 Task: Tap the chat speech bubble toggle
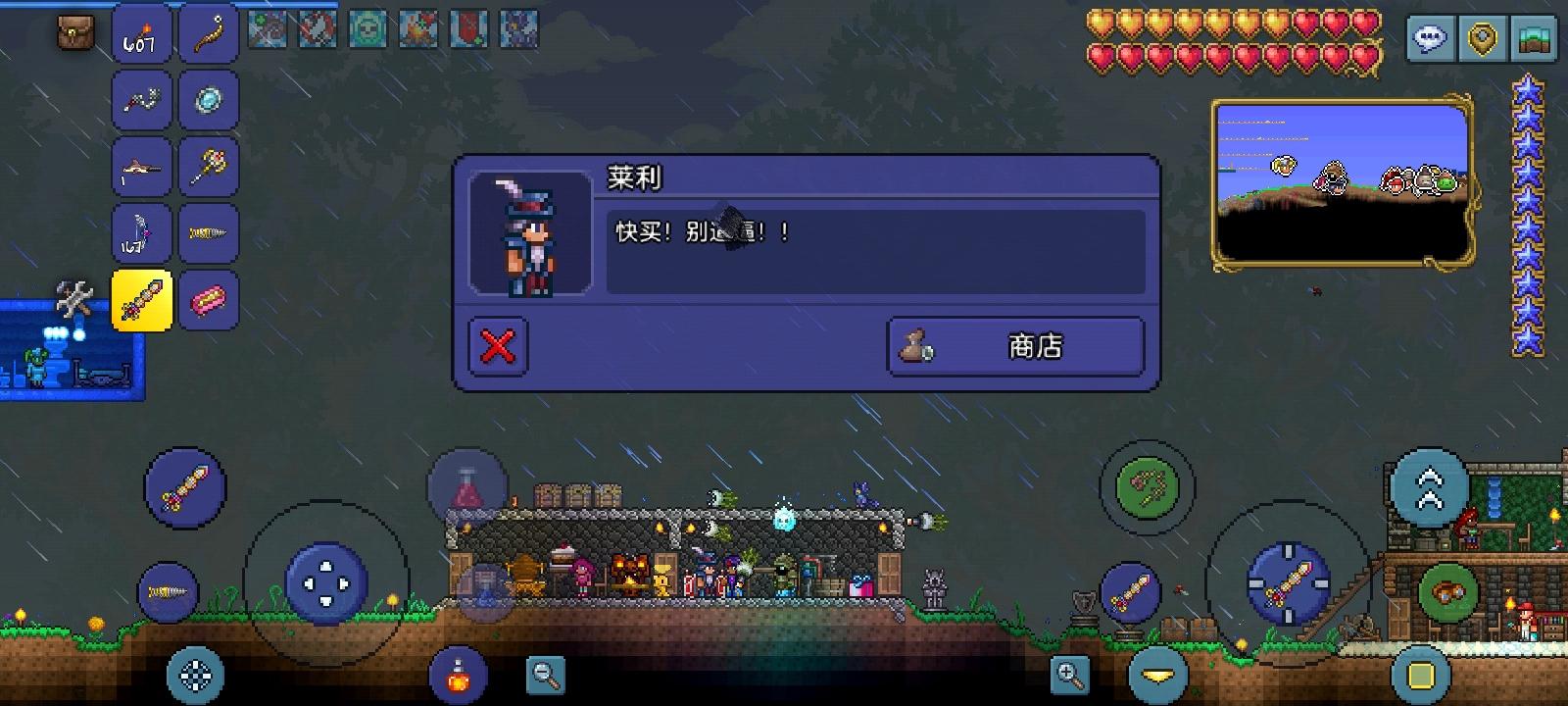point(1431,39)
